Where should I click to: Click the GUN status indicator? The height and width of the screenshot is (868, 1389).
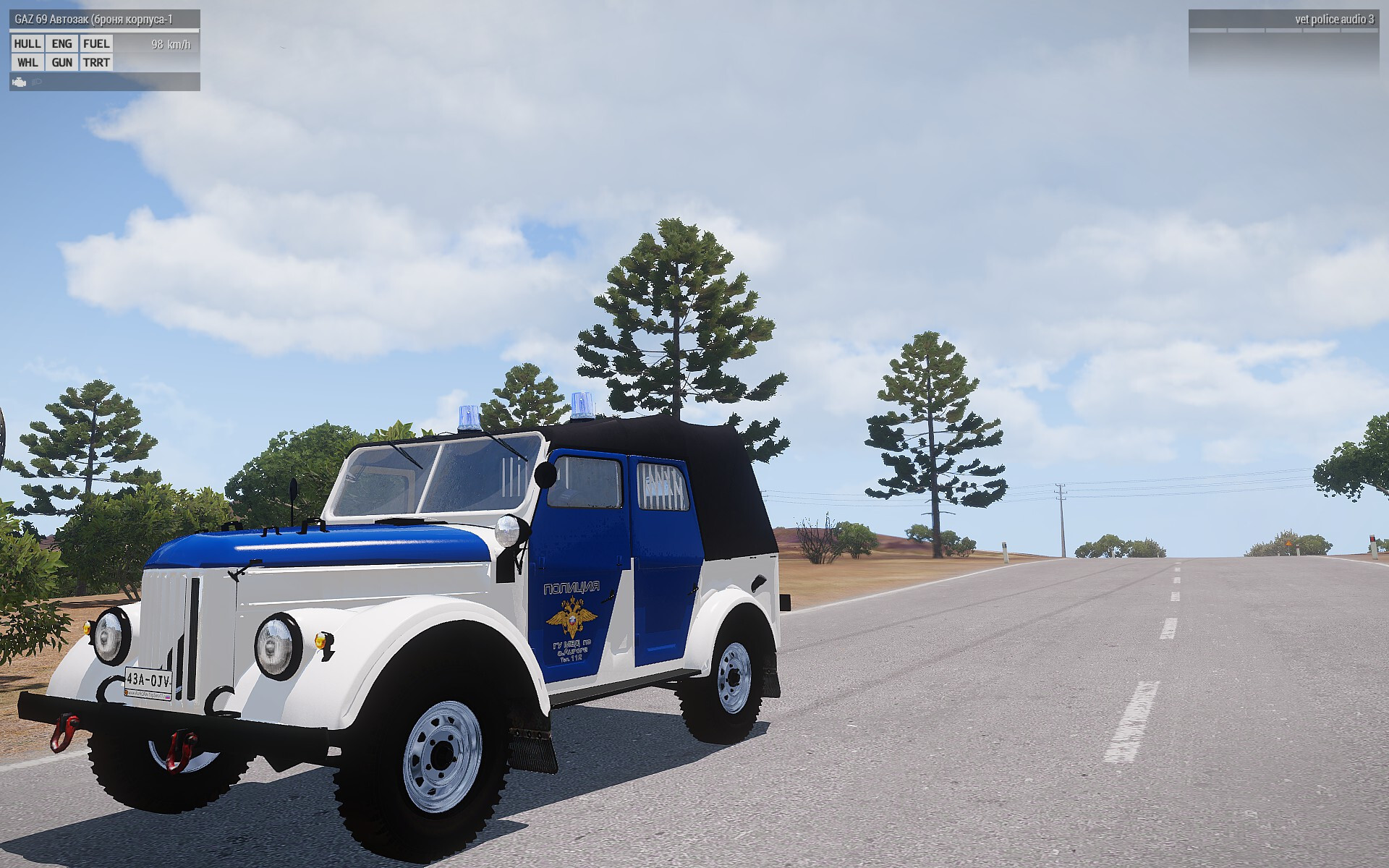tap(62, 63)
